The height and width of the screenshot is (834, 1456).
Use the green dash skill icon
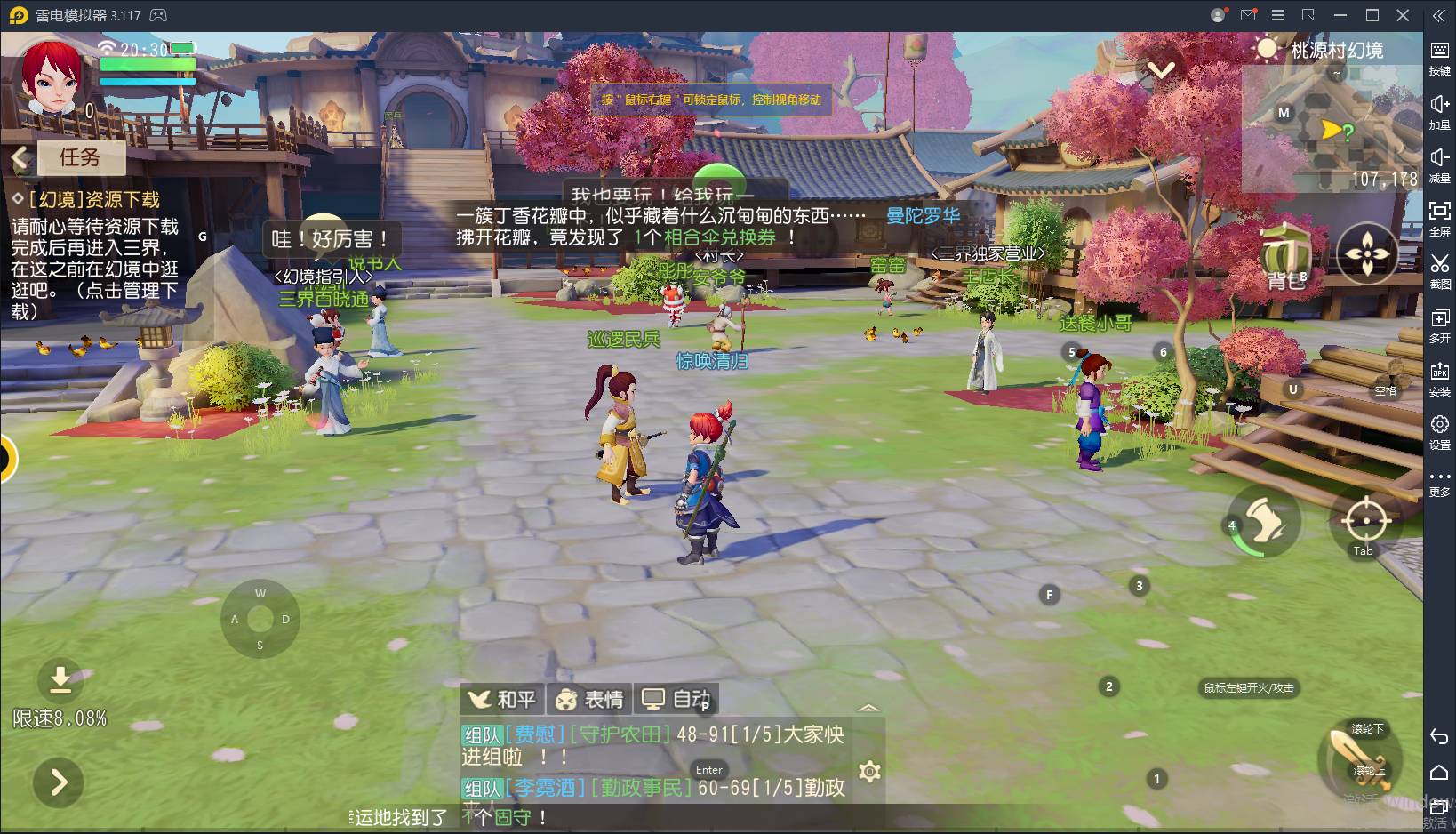pyautogui.click(x=1263, y=522)
